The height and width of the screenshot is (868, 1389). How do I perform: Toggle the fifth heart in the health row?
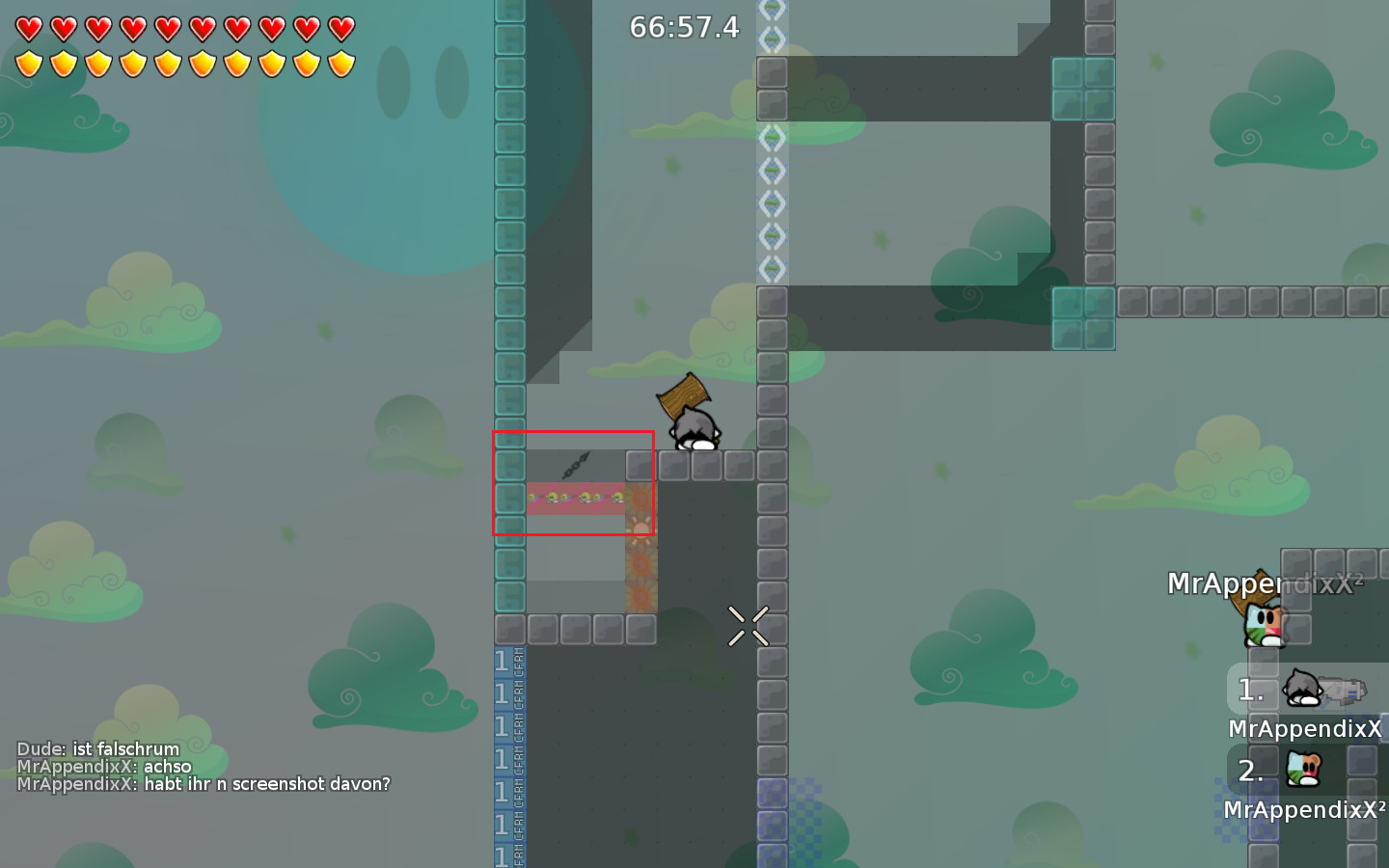click(x=167, y=31)
